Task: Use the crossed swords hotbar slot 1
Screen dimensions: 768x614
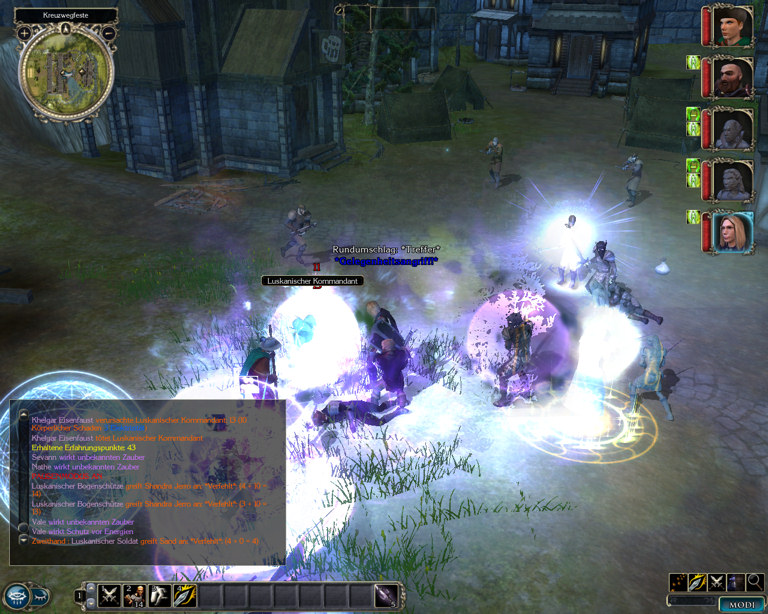Action: 107,597
